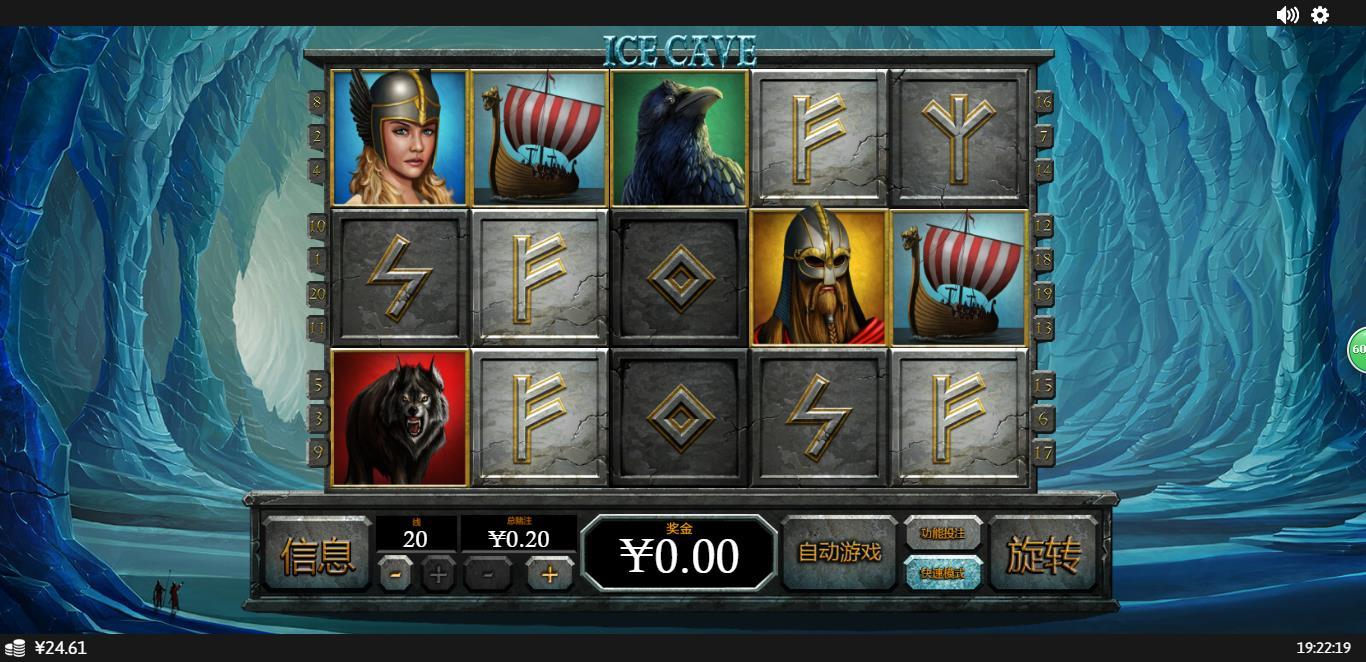
Task: Open the 功能投注 feature bet option
Action: point(943,533)
